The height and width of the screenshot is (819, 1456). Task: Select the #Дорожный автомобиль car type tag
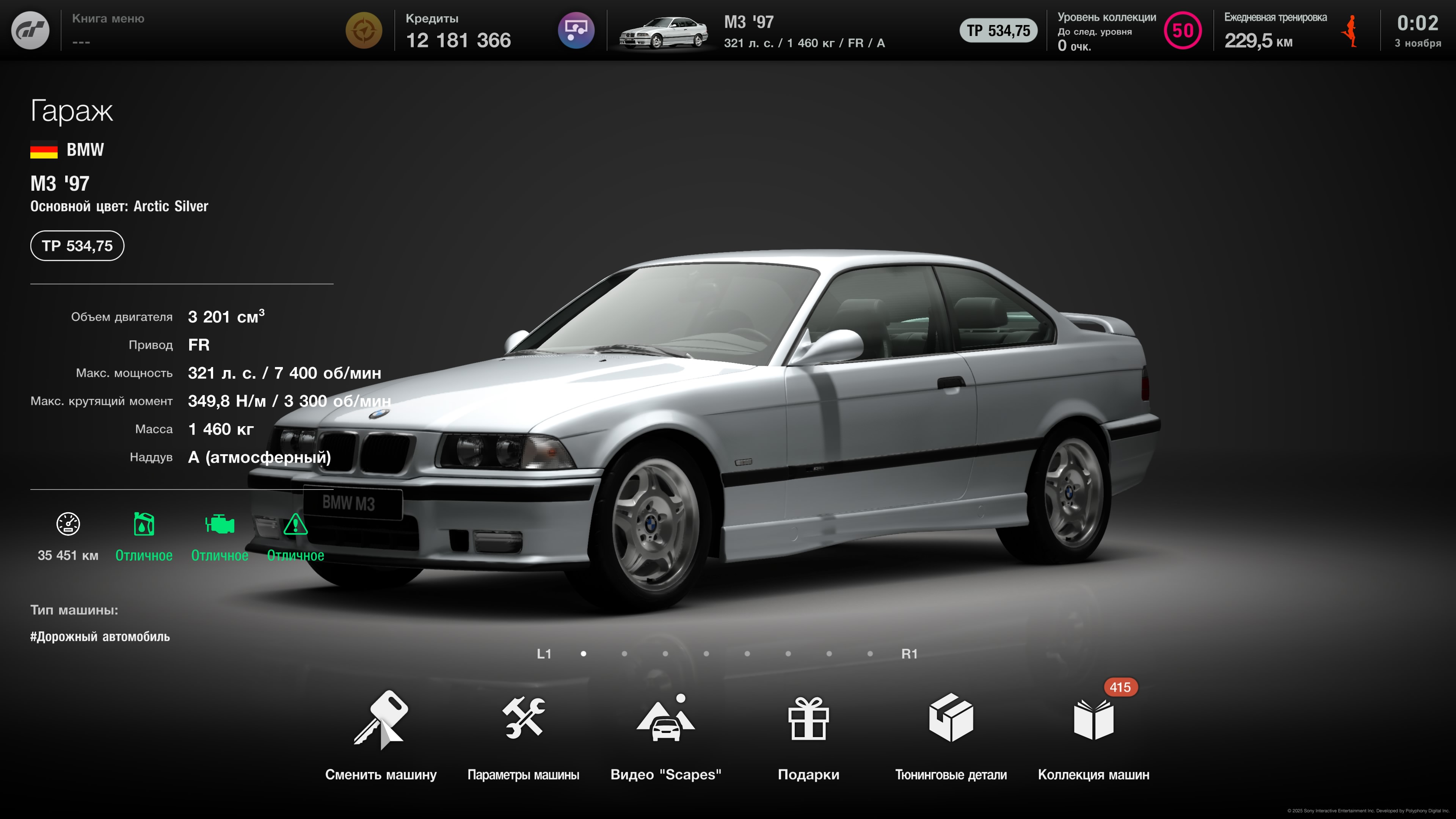[100, 637]
